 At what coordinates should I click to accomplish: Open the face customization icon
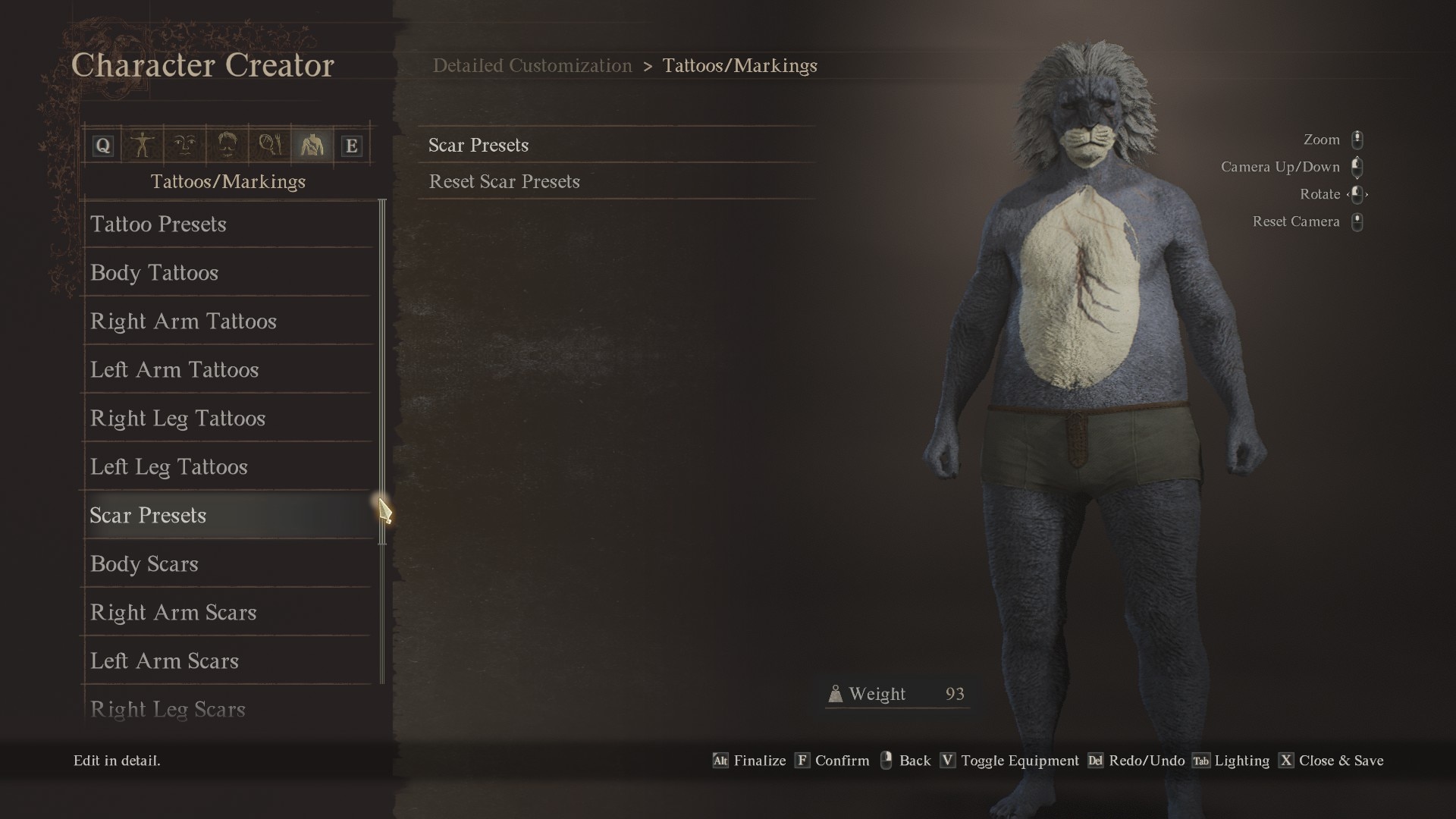[x=187, y=144]
